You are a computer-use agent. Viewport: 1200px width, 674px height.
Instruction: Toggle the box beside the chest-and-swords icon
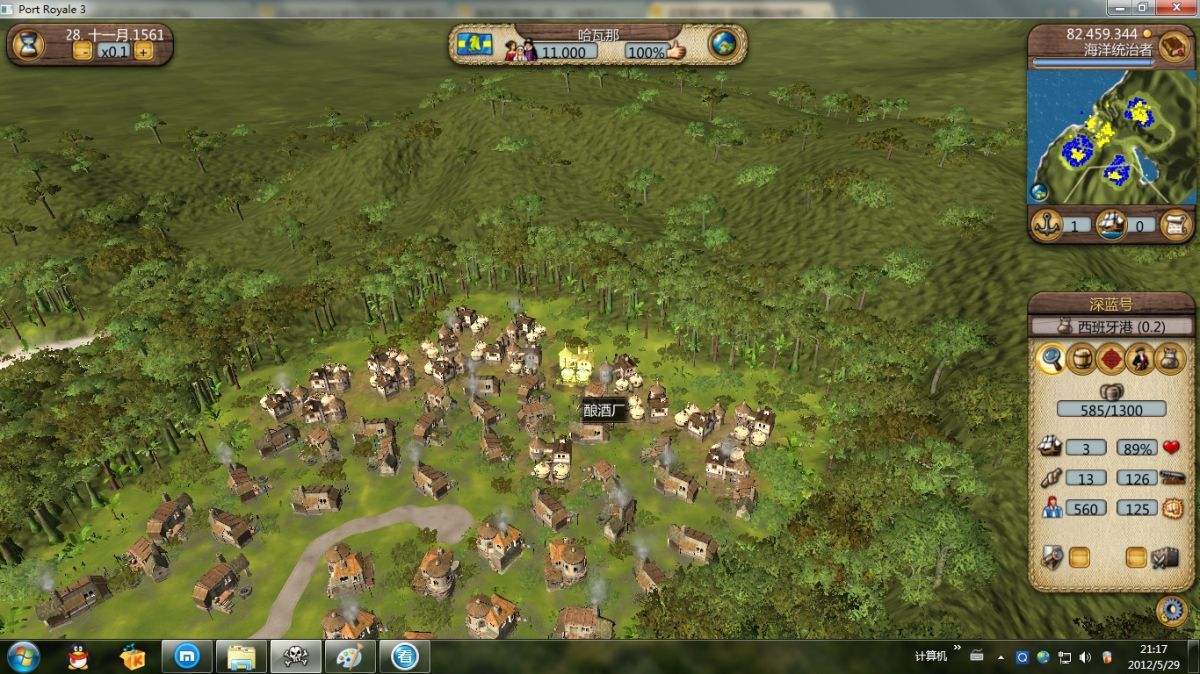click(1136, 557)
